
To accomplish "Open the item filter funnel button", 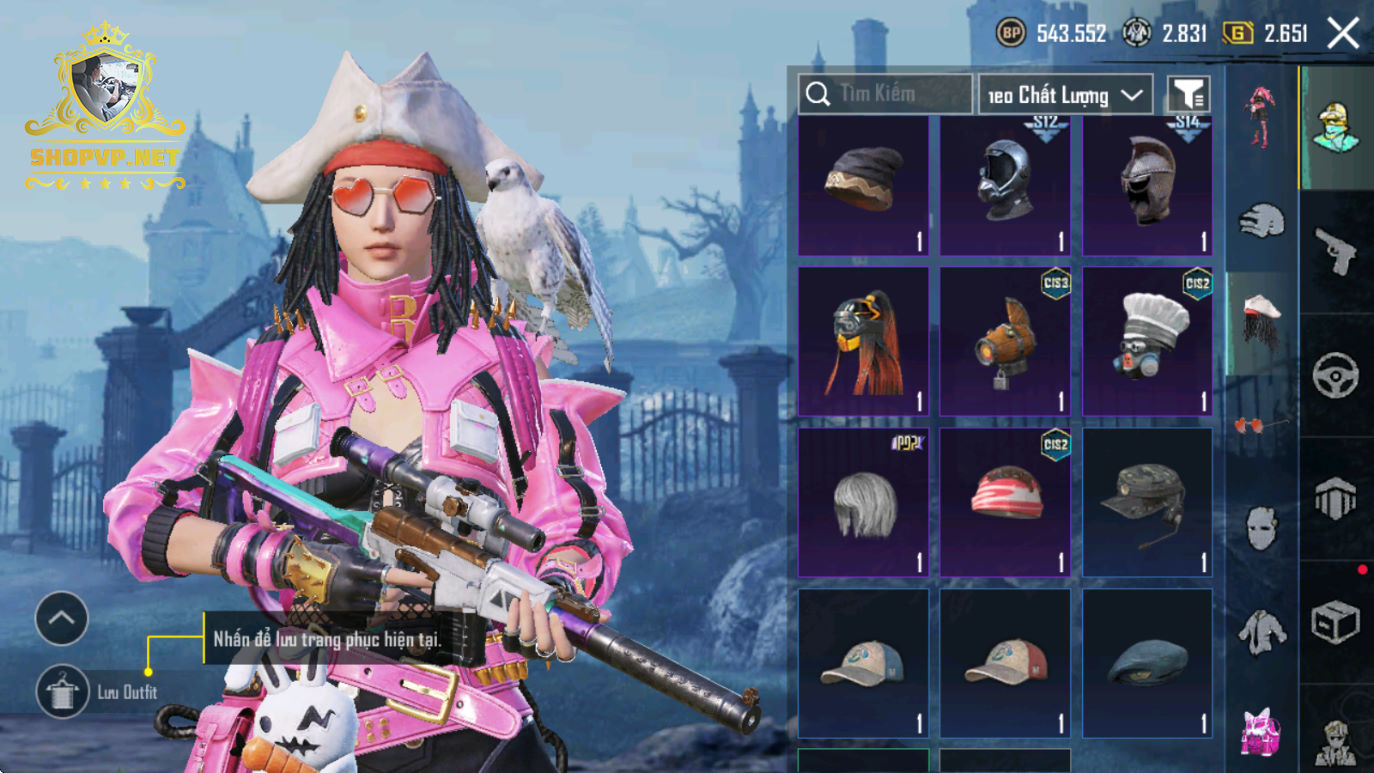I will [x=1188, y=94].
